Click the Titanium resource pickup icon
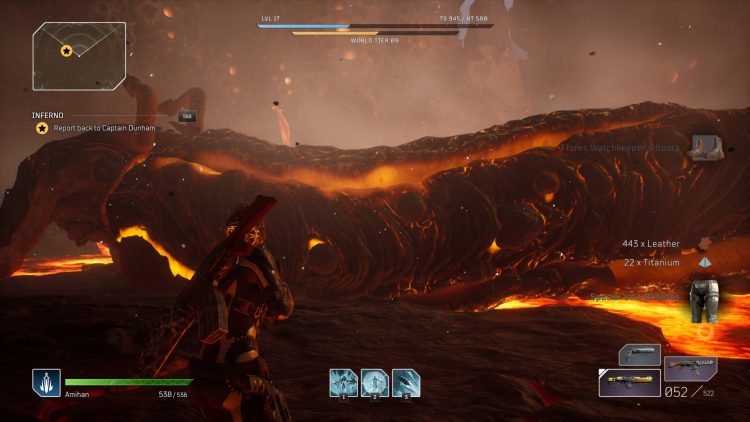This screenshot has height=422, width=750. (x=704, y=262)
